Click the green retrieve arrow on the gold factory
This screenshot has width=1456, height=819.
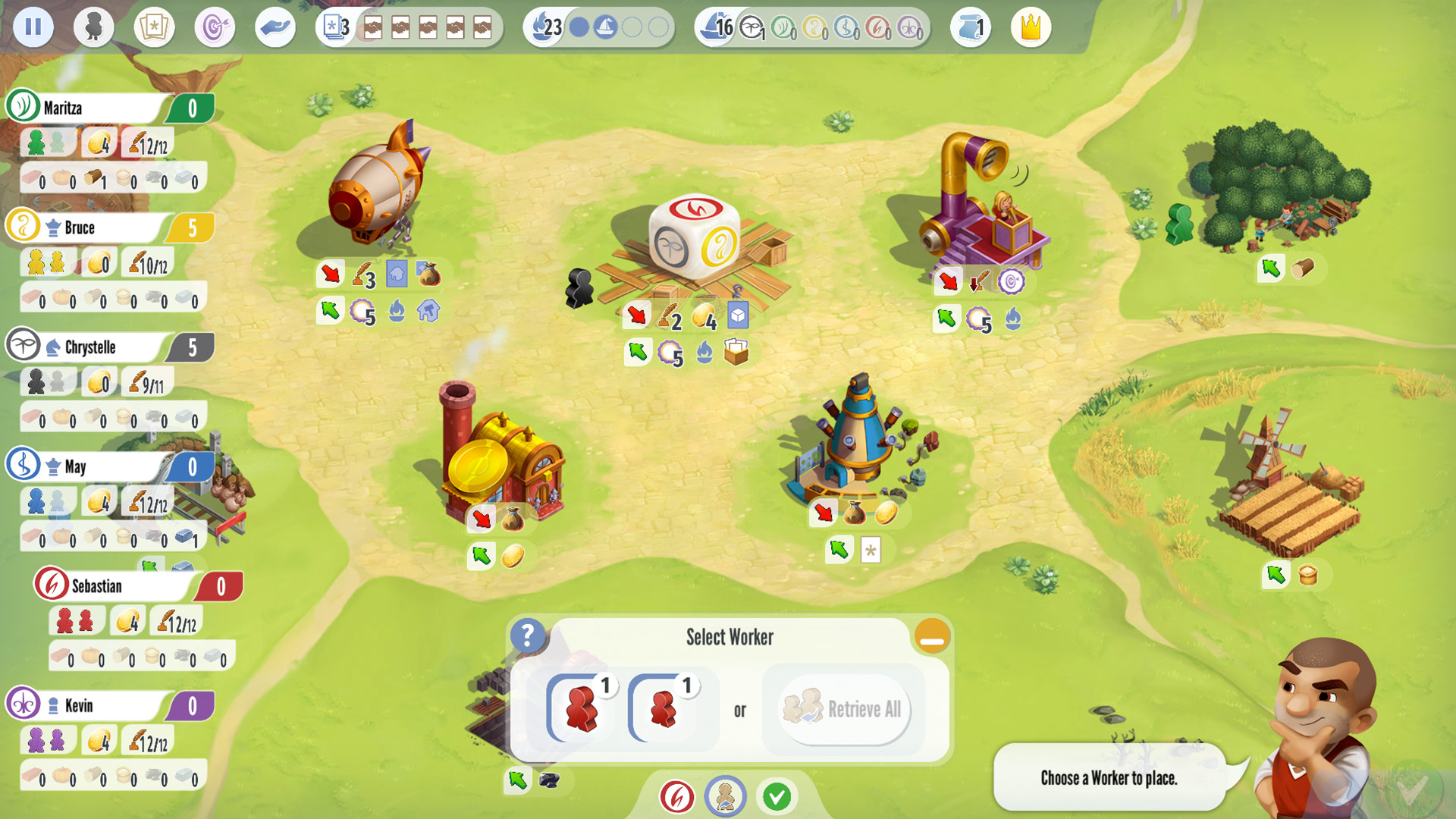[482, 556]
